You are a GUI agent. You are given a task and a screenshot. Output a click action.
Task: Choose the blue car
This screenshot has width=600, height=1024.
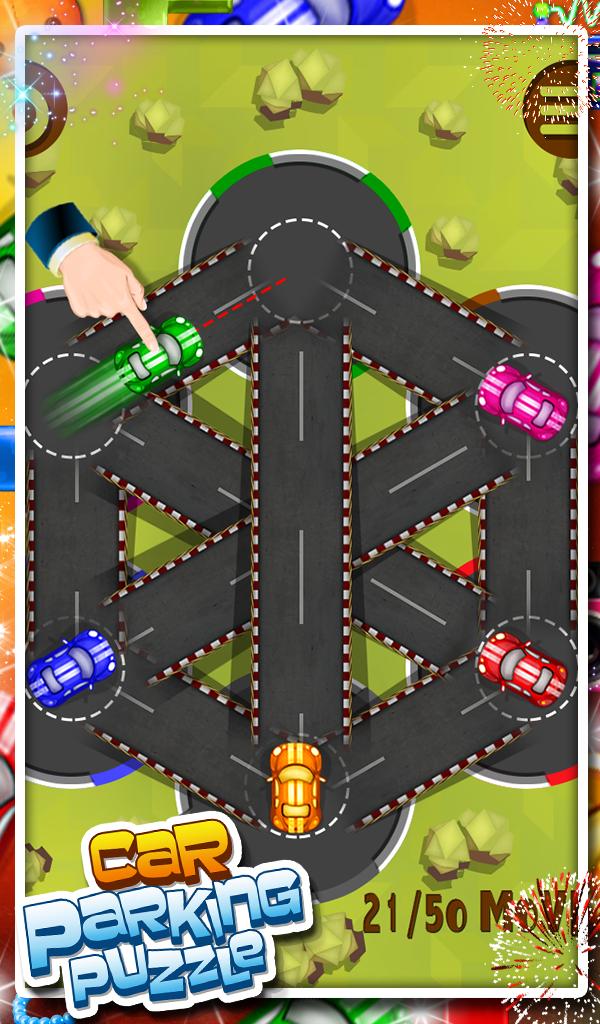point(73,662)
